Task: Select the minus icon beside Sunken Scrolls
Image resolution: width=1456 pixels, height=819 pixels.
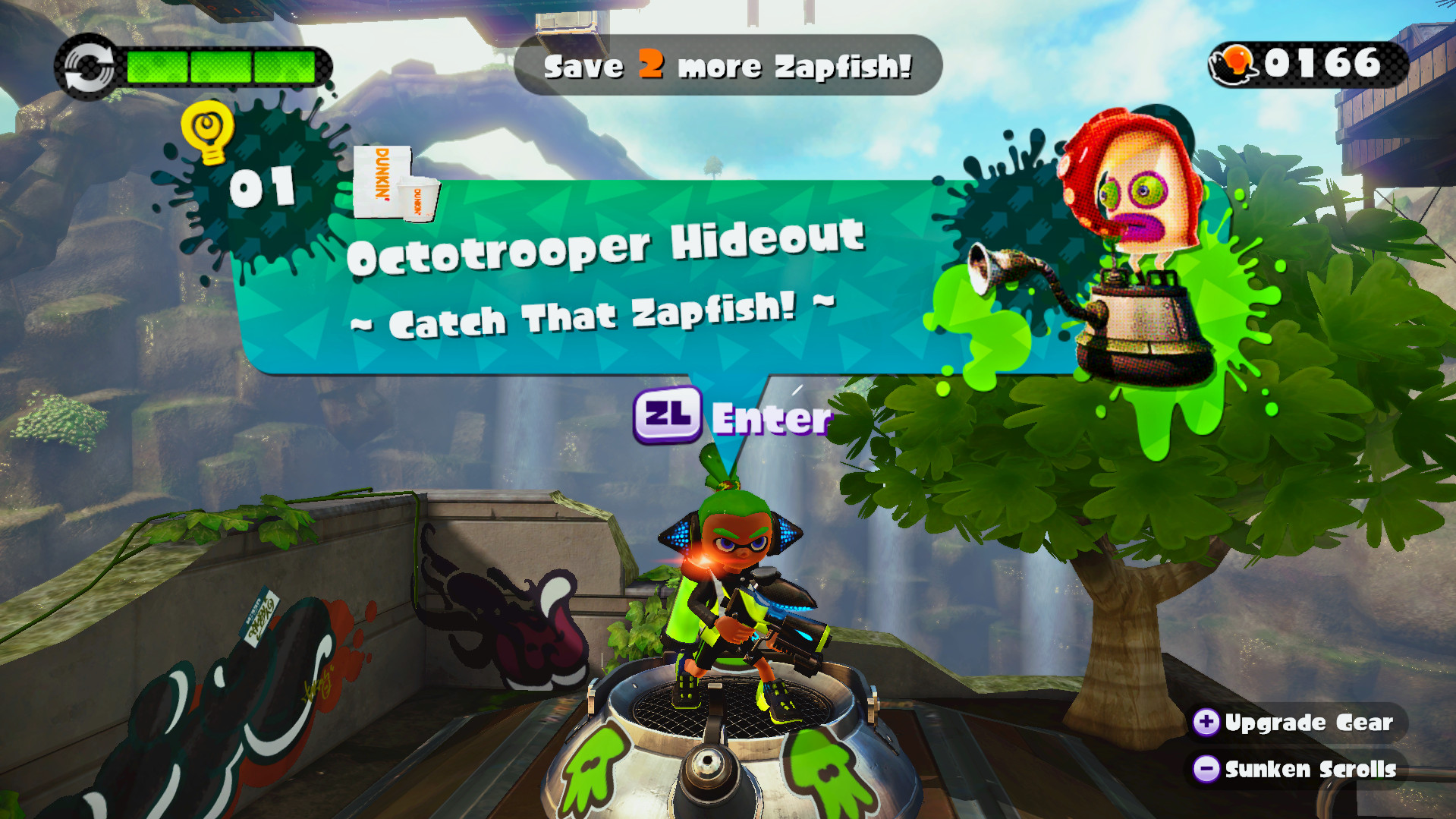Action: coord(1206,769)
